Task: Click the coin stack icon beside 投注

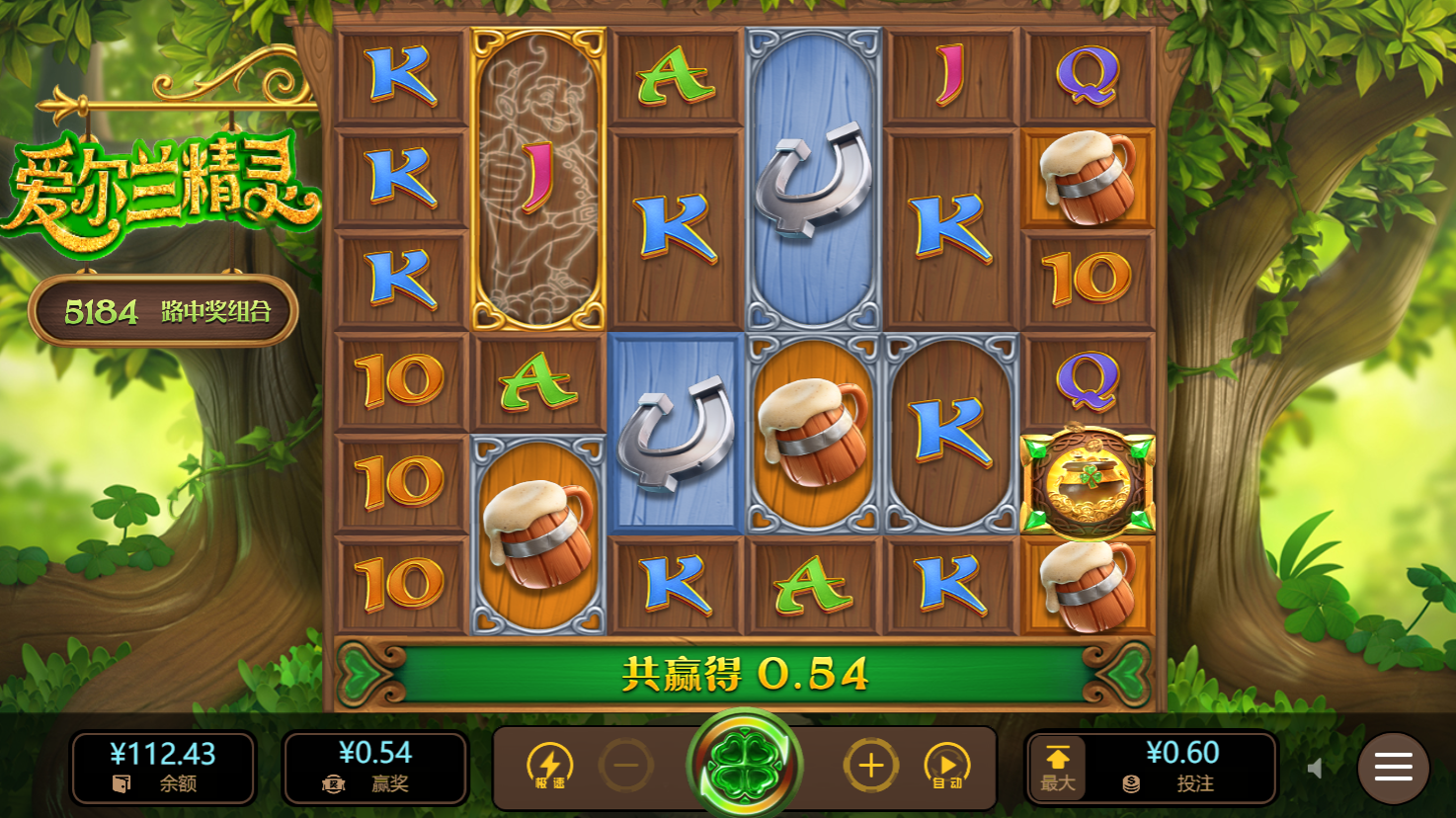Action: click(x=1129, y=784)
